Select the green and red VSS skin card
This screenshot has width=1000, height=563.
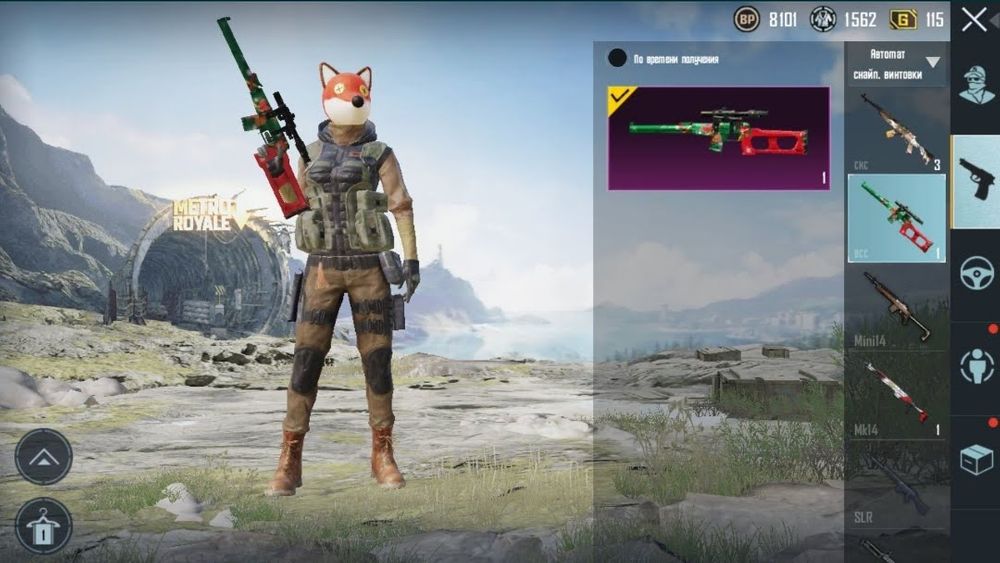coord(718,138)
